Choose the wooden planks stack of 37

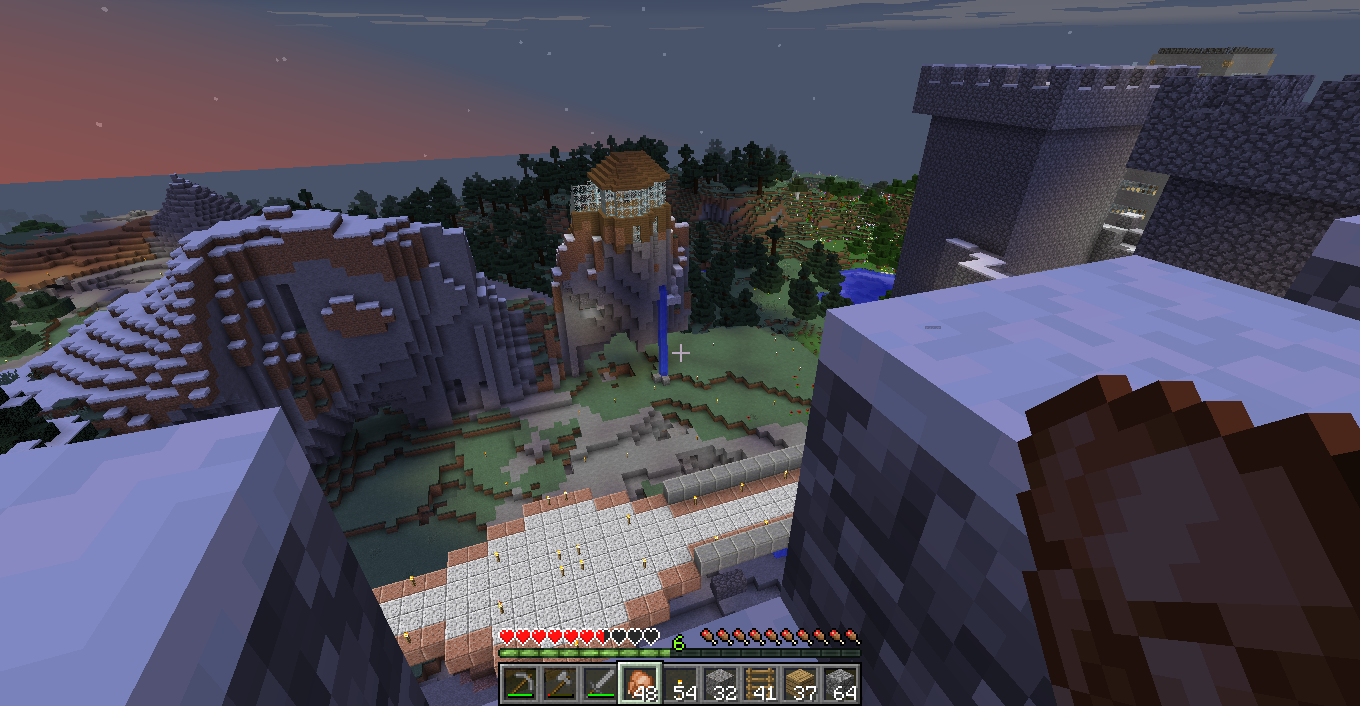tap(800, 684)
